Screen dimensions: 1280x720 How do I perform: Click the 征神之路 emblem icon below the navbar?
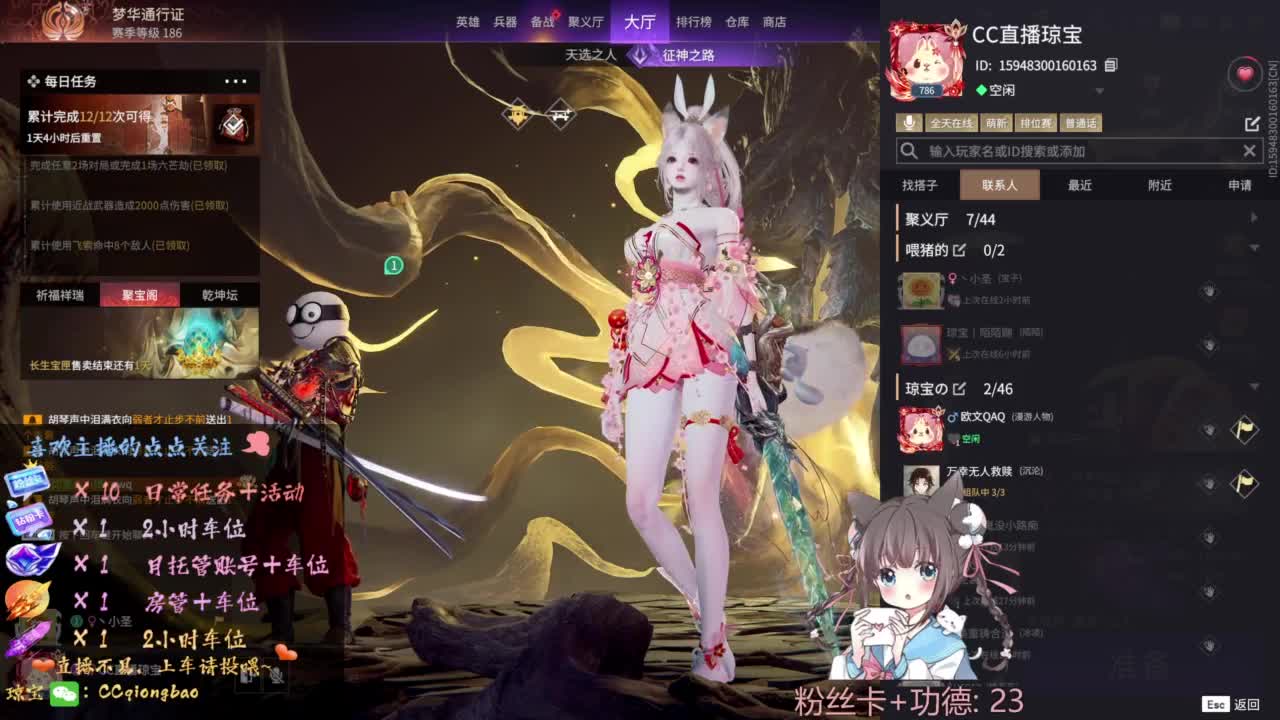coord(637,56)
